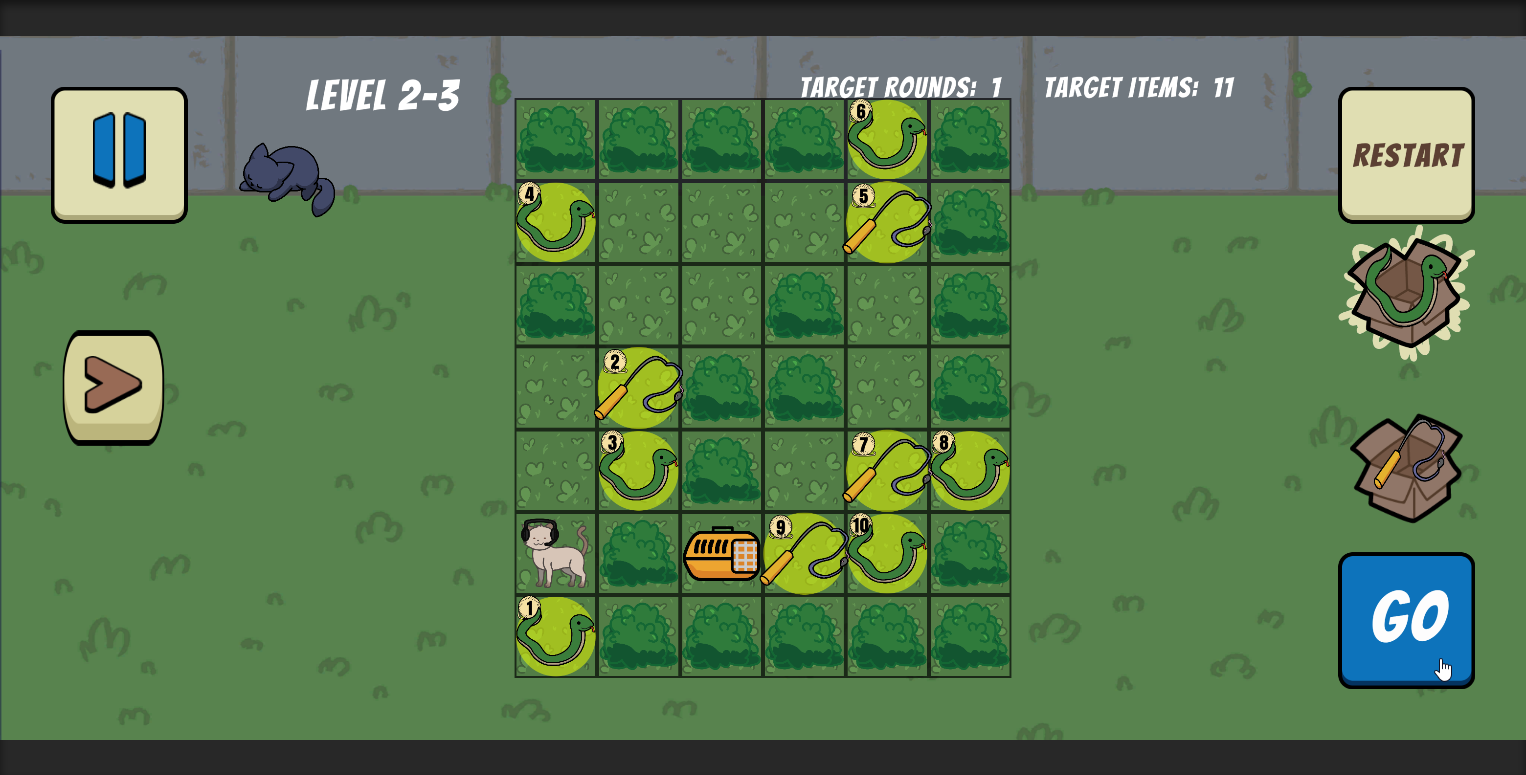Click the Target Items counter
1526x775 pixels.
(1137, 88)
